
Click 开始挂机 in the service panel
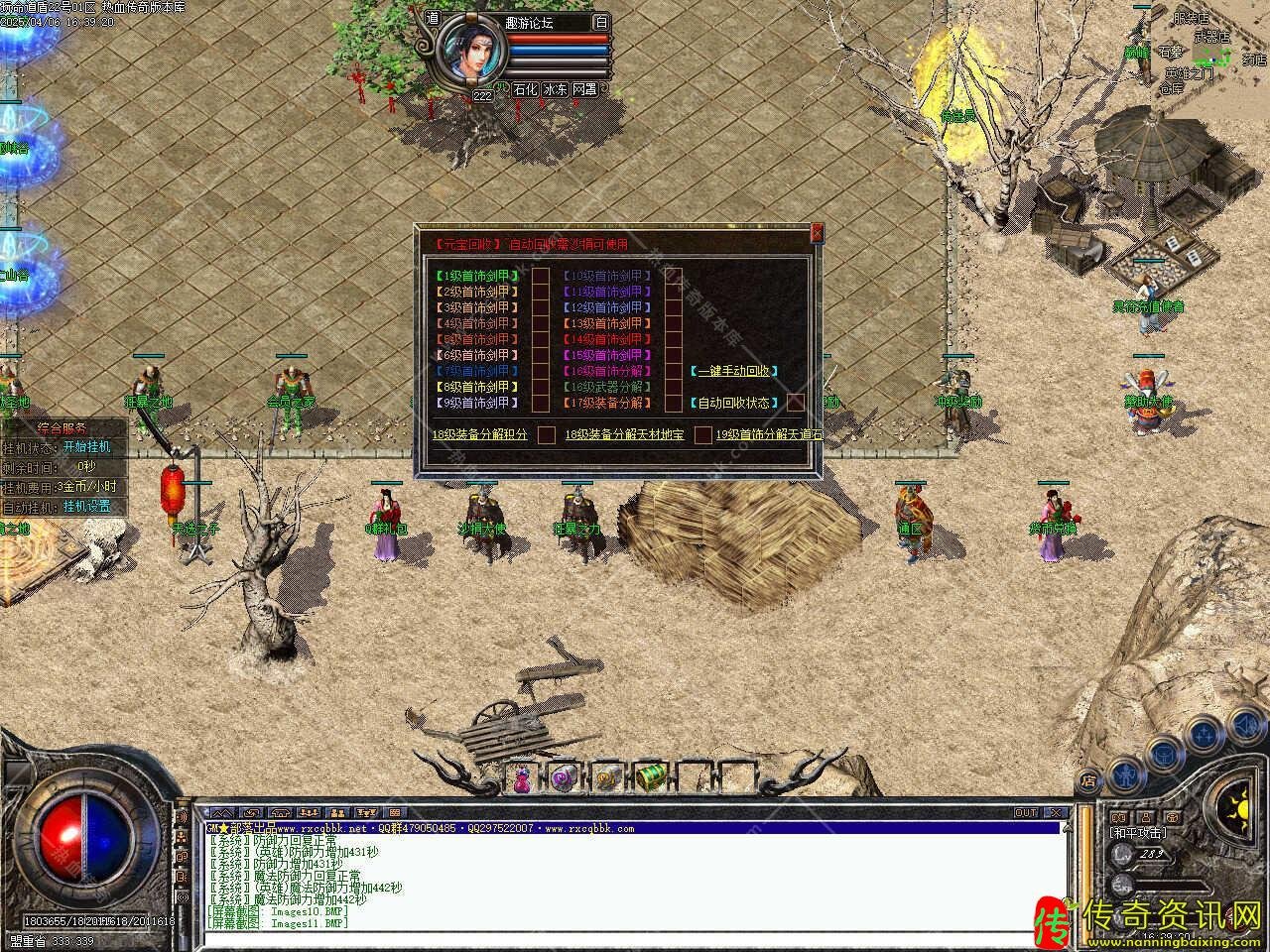click(x=86, y=447)
